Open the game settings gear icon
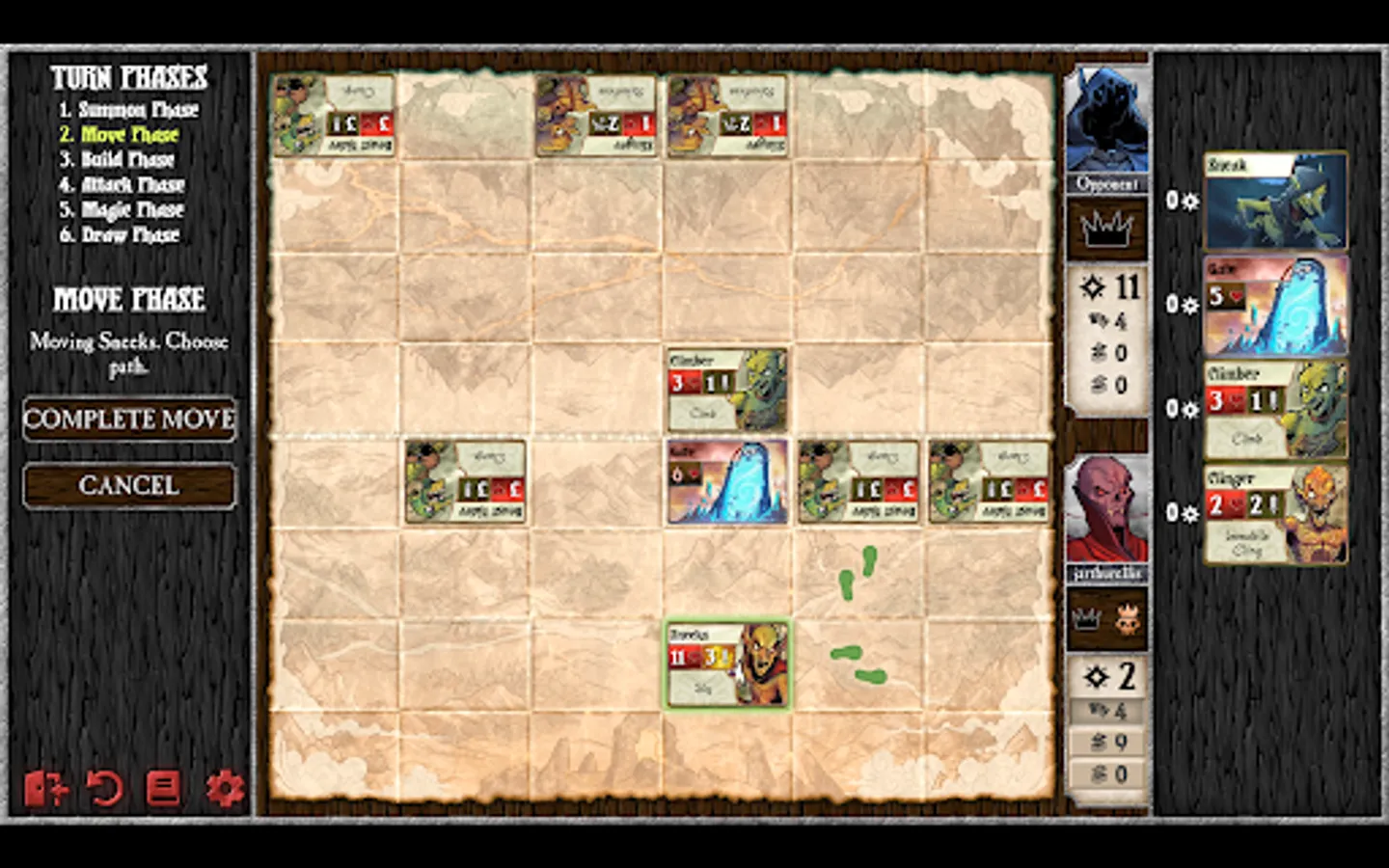The width and height of the screenshot is (1389, 868). [225, 787]
